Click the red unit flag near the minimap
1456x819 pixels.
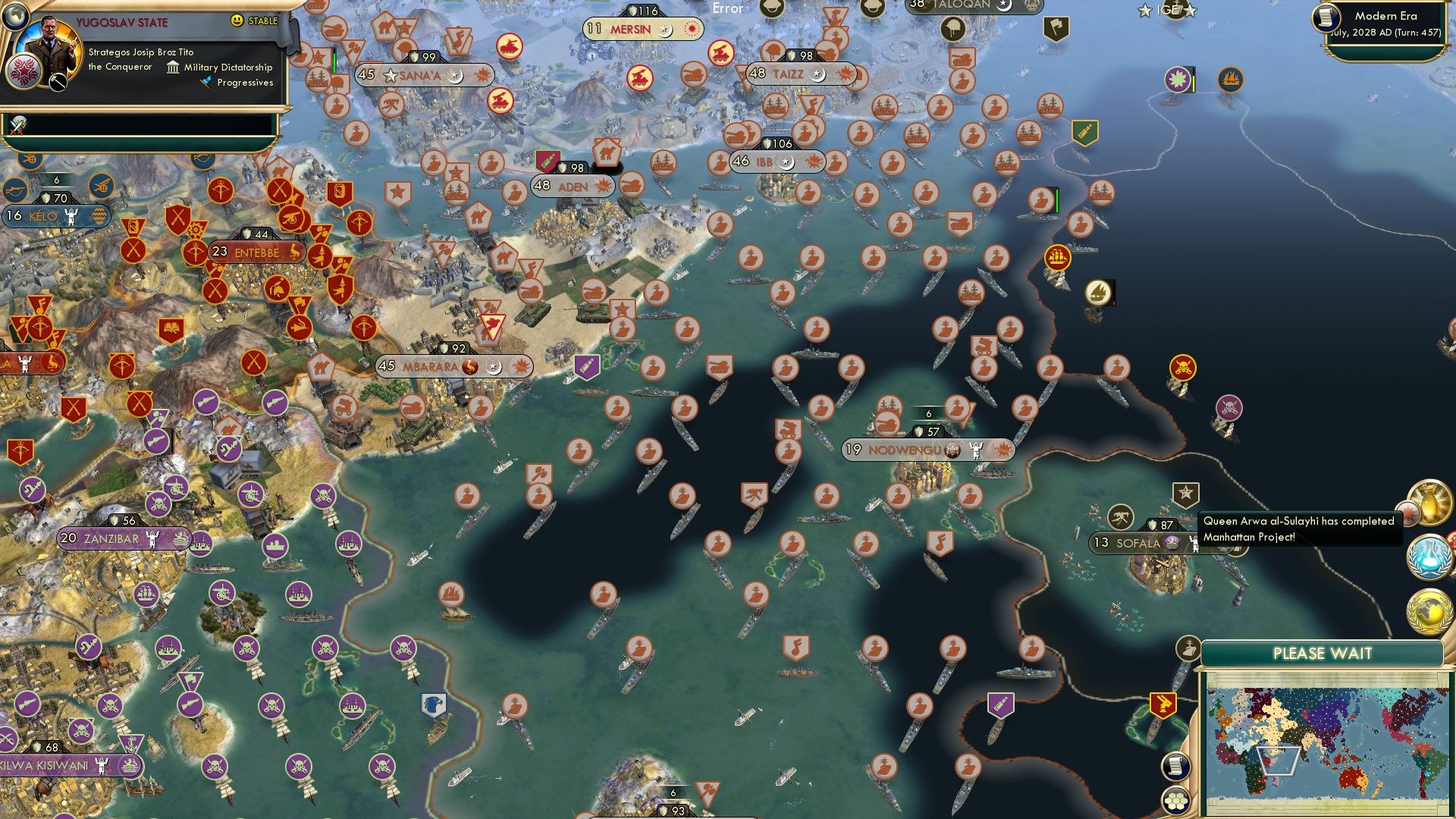(x=1164, y=705)
